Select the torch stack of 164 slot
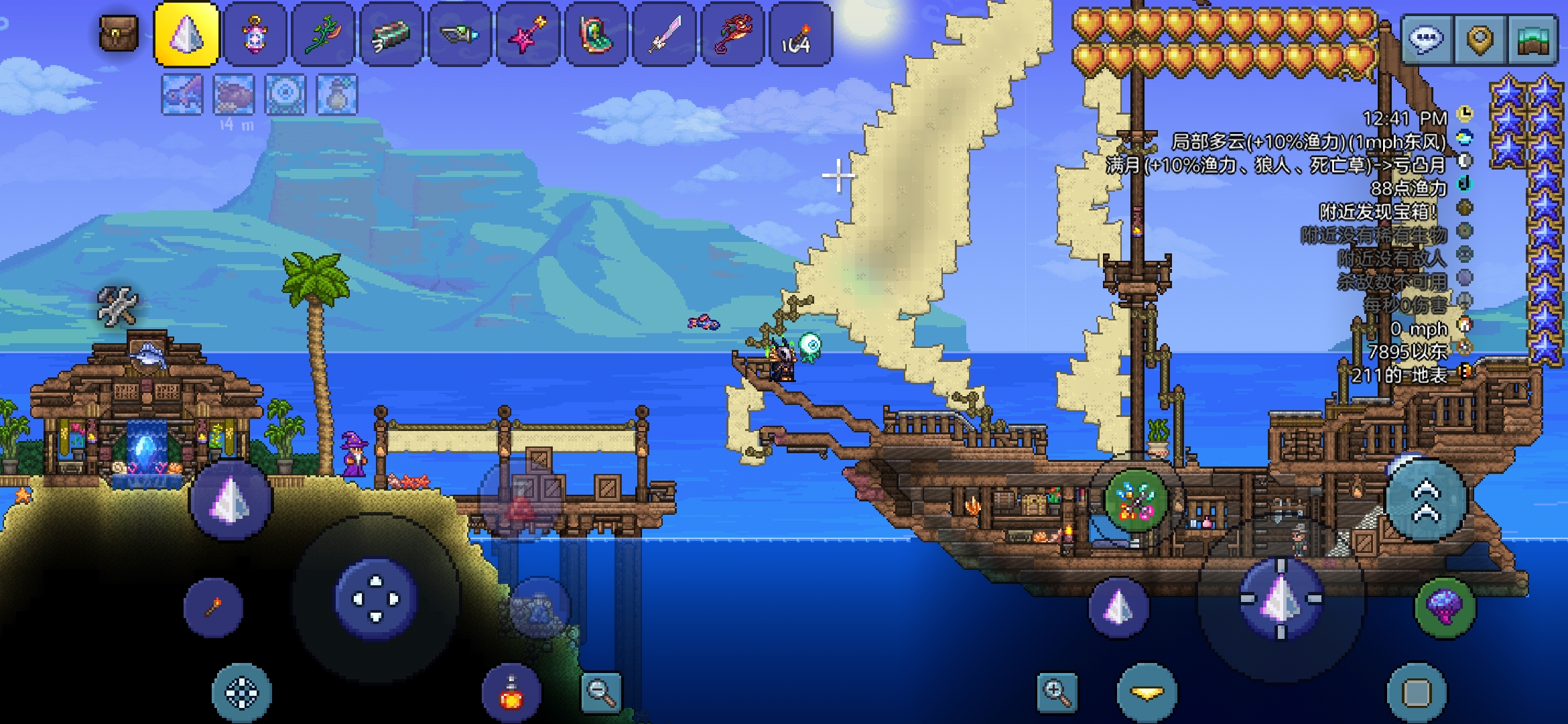Screen dimensions: 1568x724 coord(800,34)
